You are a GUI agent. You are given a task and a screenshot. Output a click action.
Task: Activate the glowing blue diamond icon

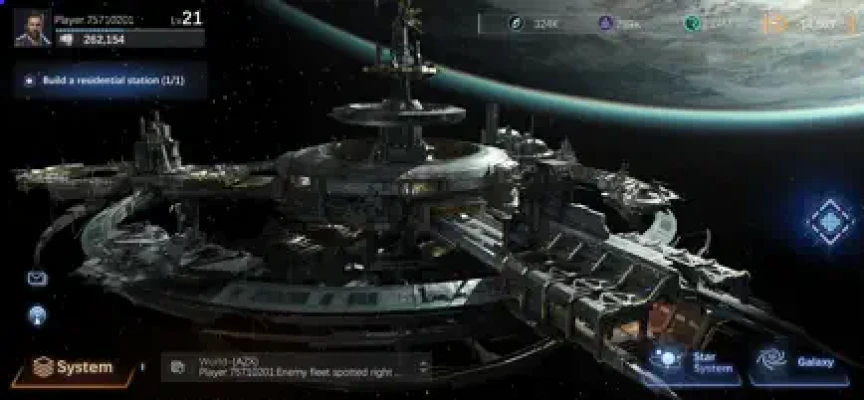pyautogui.click(x=829, y=221)
